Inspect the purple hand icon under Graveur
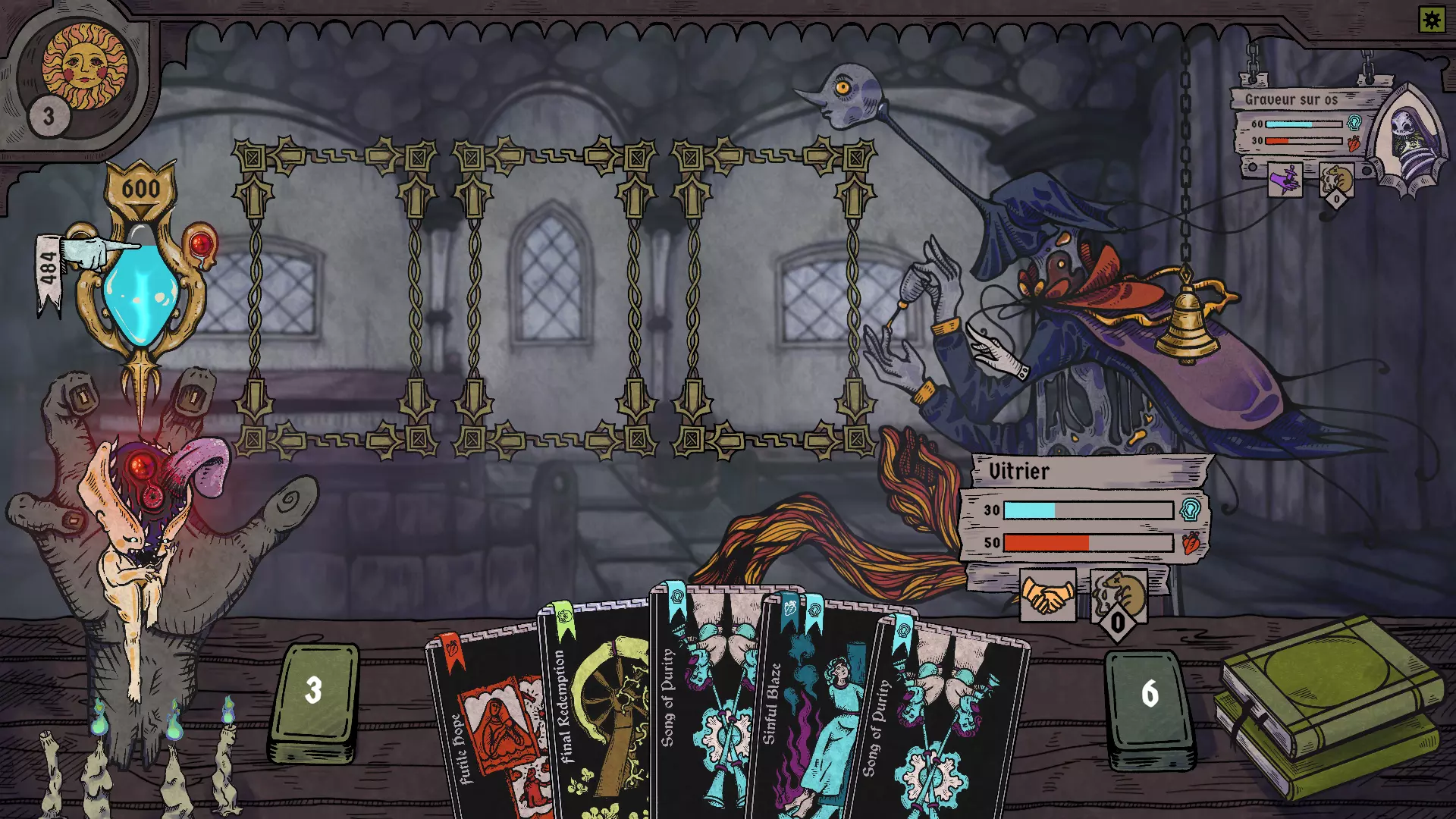The image size is (1456, 819). [1285, 180]
